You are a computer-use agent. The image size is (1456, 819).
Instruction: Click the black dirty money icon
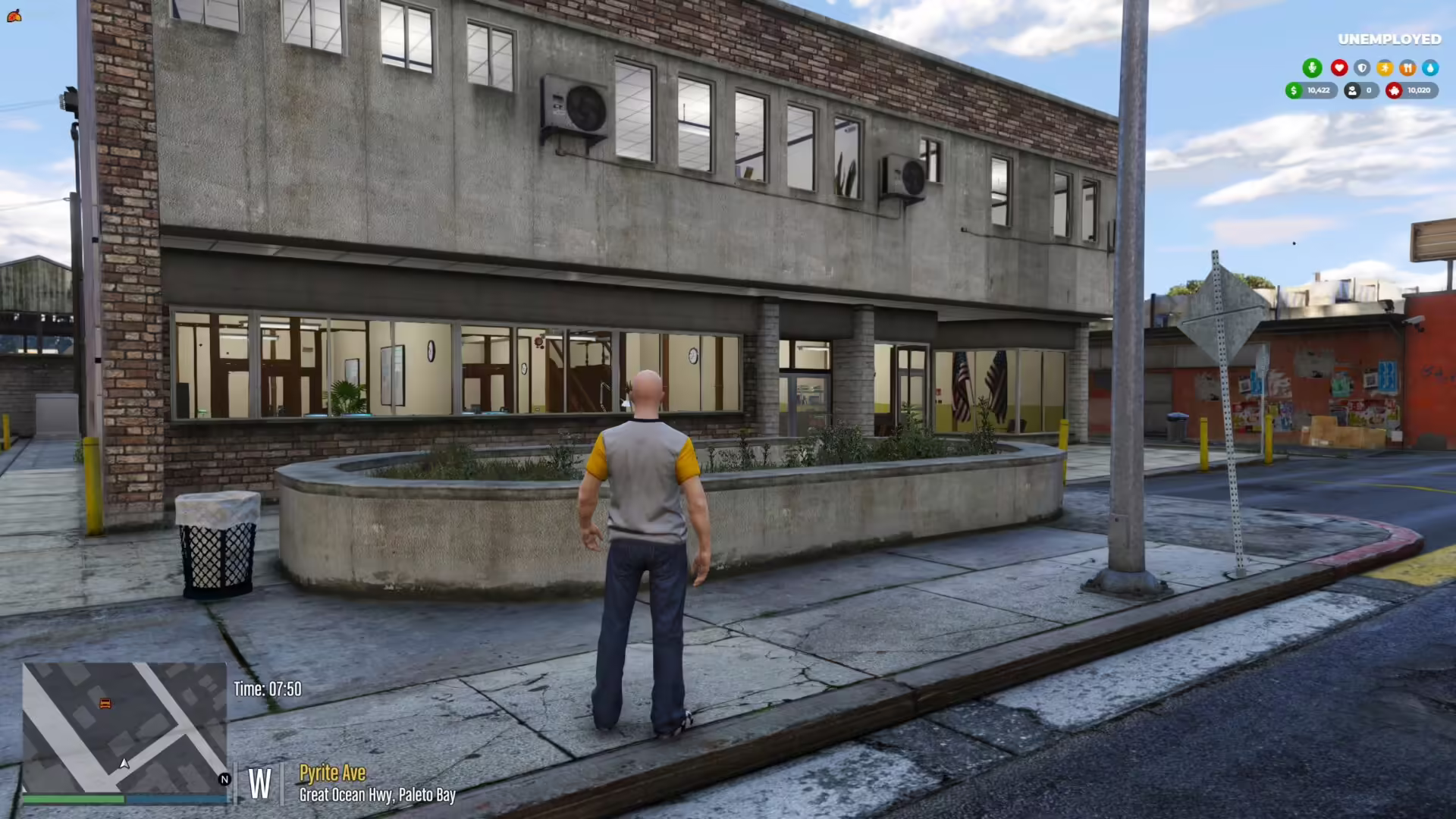point(1351,90)
